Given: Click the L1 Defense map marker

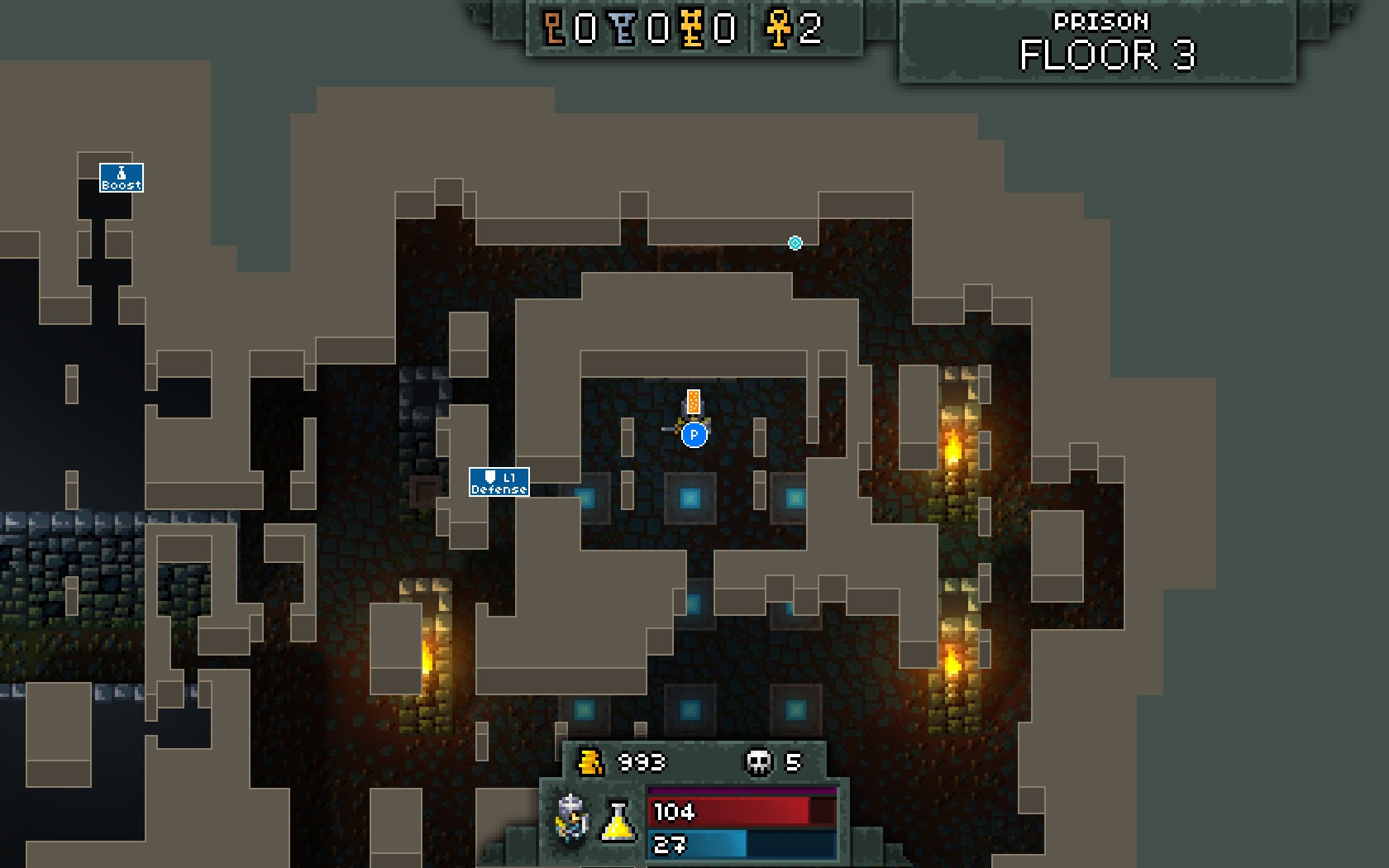Looking at the screenshot, I should (499, 482).
